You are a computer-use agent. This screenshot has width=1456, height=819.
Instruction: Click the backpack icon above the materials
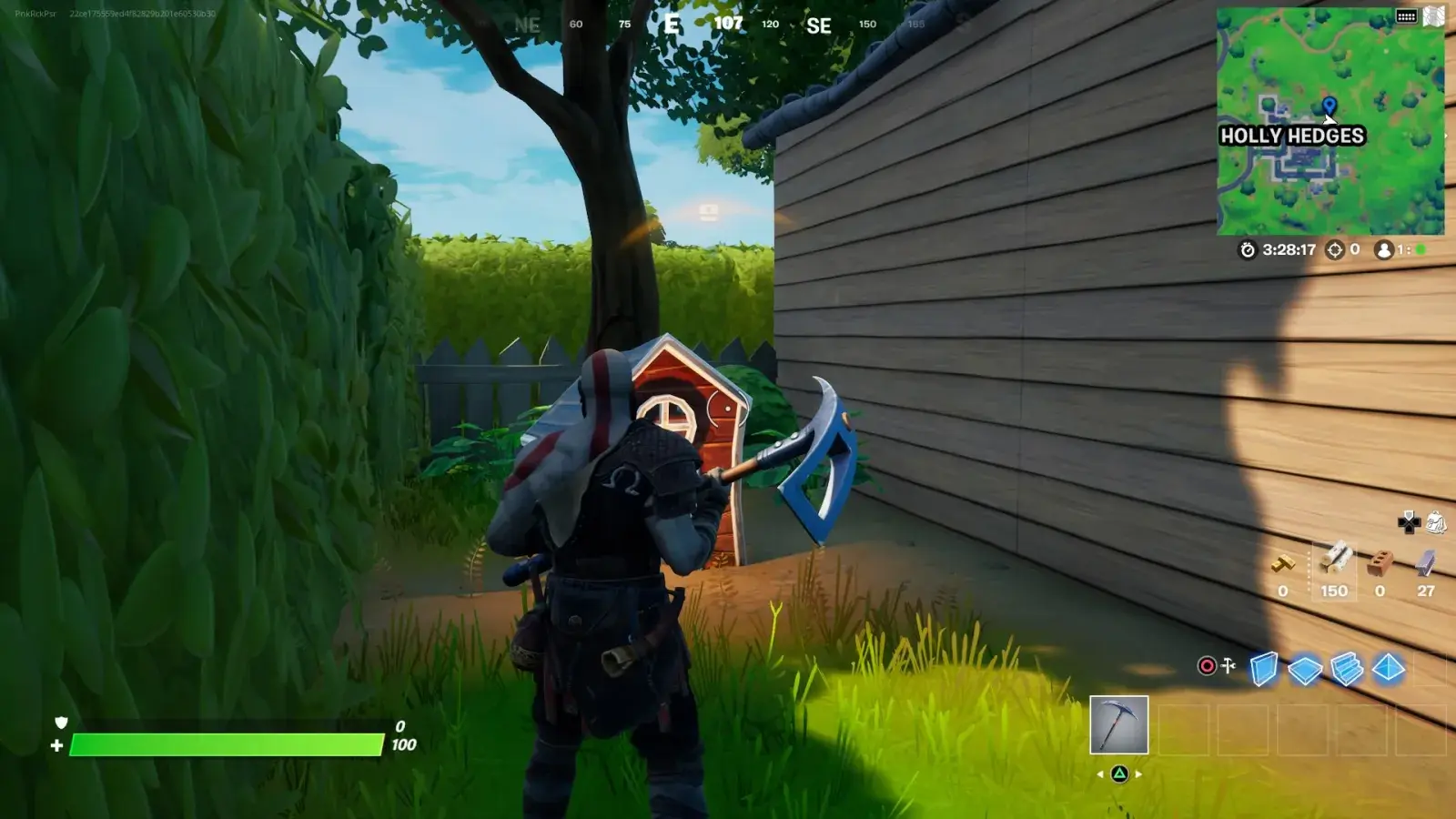click(1435, 522)
